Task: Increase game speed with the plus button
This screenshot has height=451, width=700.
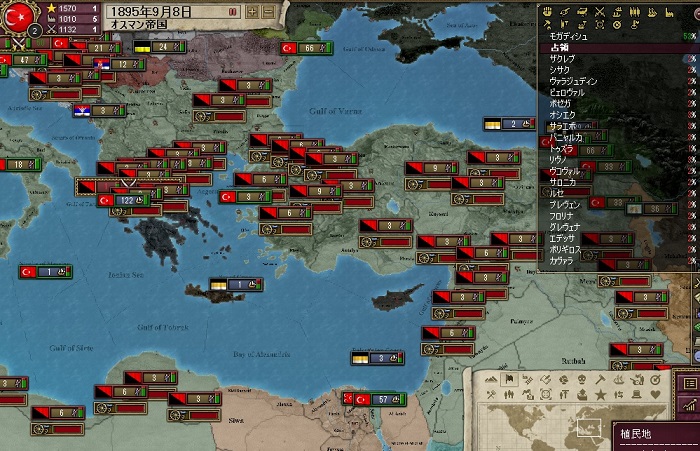Action: click(x=252, y=12)
